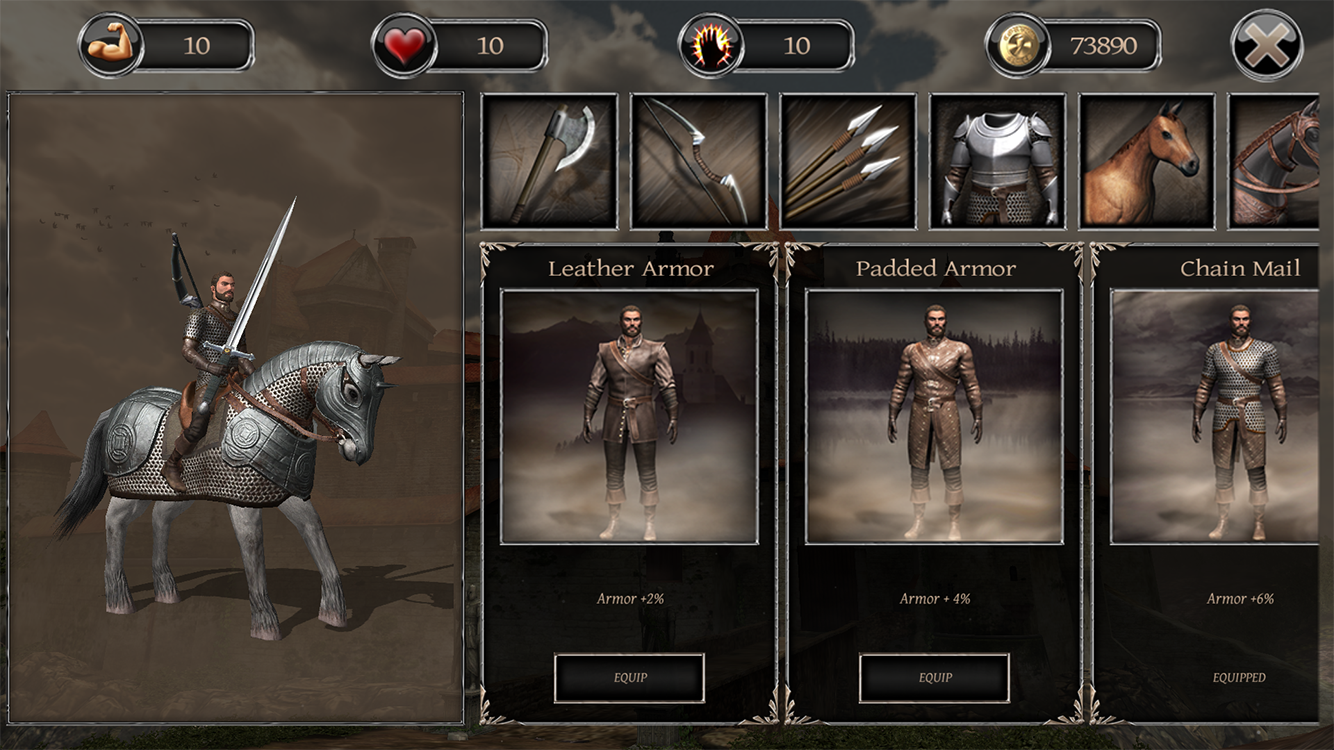Close the shop screen with the X button
Viewport: 1334px width, 750px height.
pyautogui.click(x=1268, y=42)
